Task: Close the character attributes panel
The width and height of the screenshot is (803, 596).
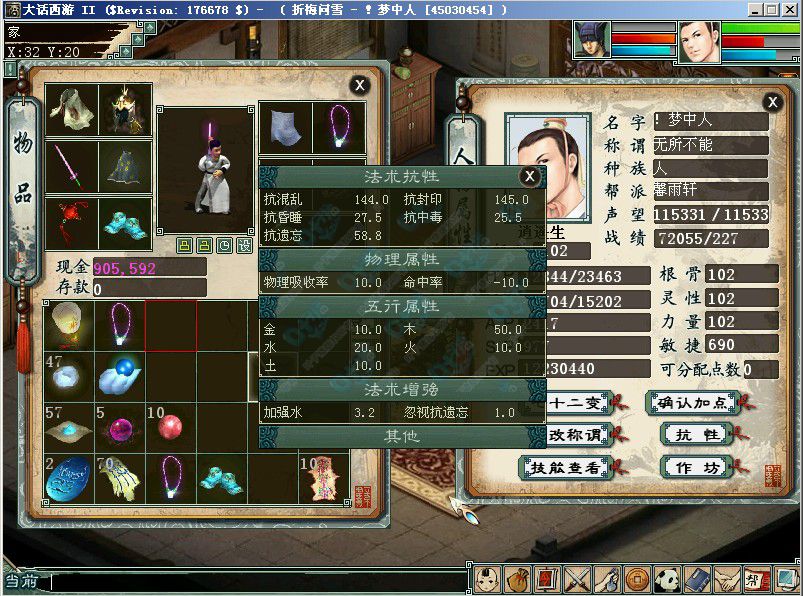Action: pos(772,102)
